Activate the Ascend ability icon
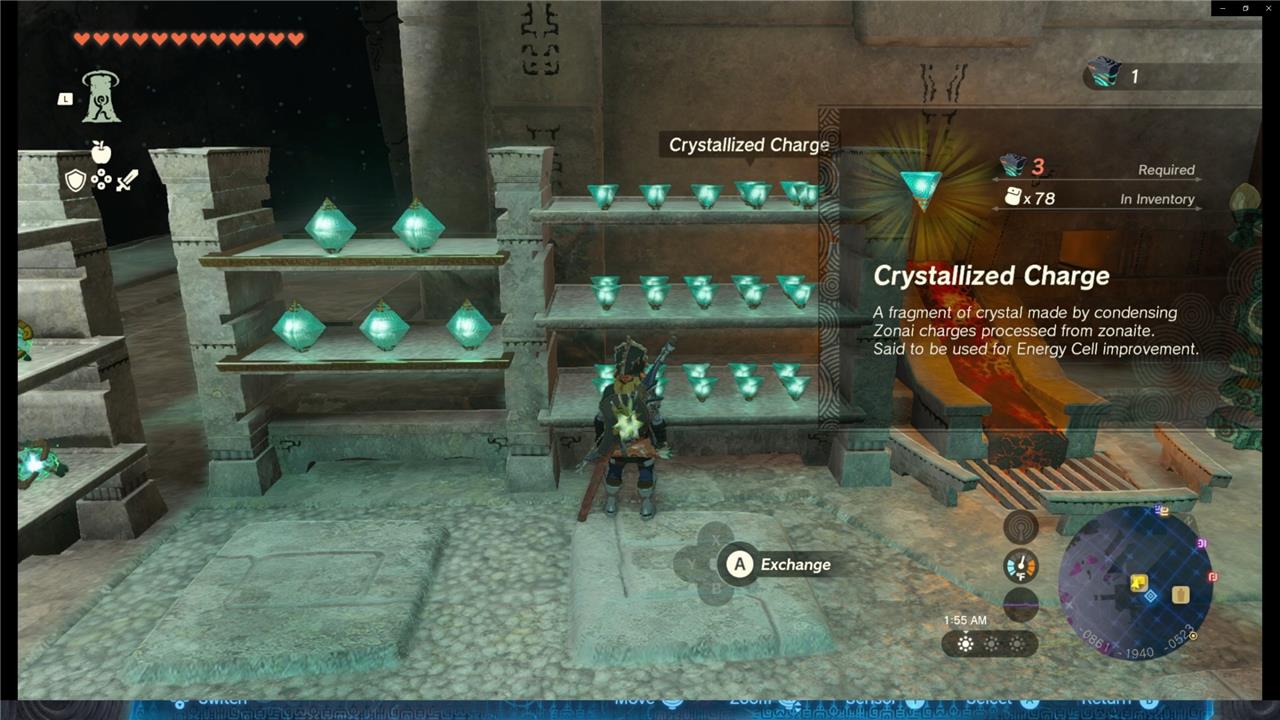The image size is (1280, 720). (100, 97)
